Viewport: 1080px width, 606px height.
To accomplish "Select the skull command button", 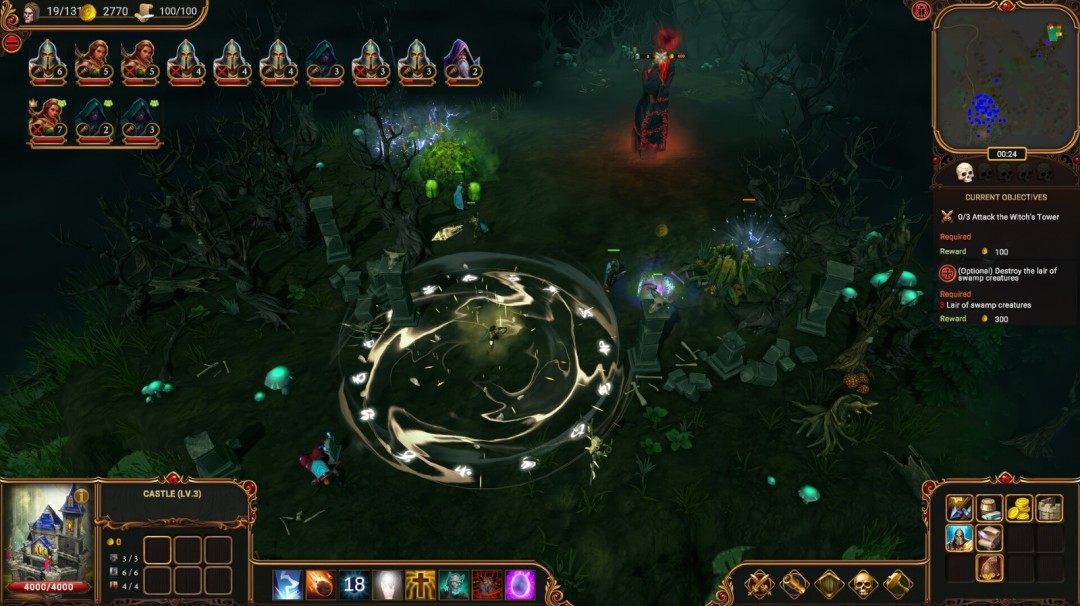I will [863, 584].
